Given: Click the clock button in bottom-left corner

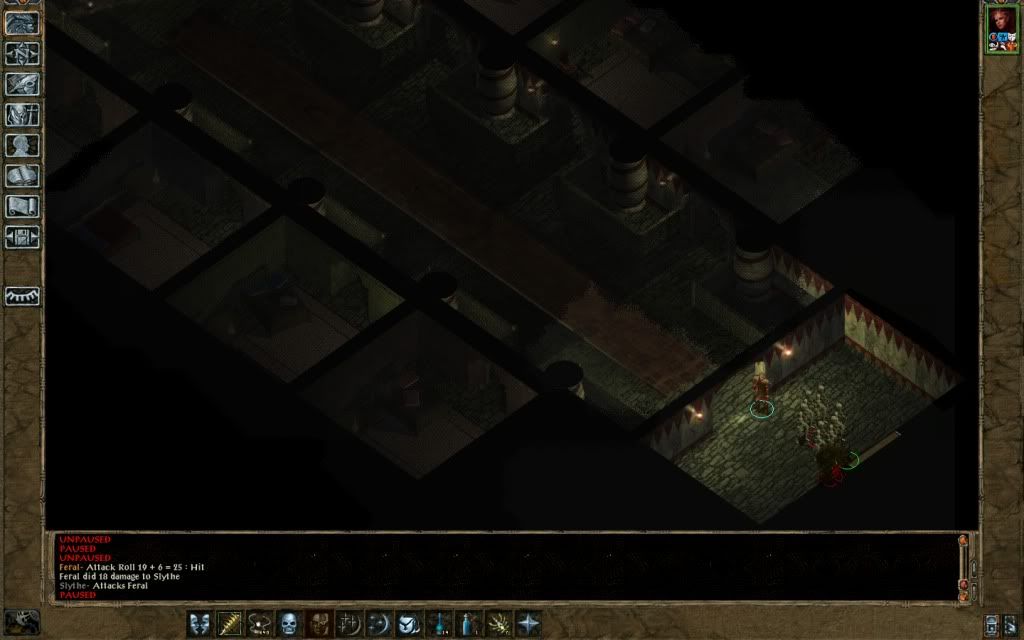Looking at the screenshot, I should [x=22, y=621].
